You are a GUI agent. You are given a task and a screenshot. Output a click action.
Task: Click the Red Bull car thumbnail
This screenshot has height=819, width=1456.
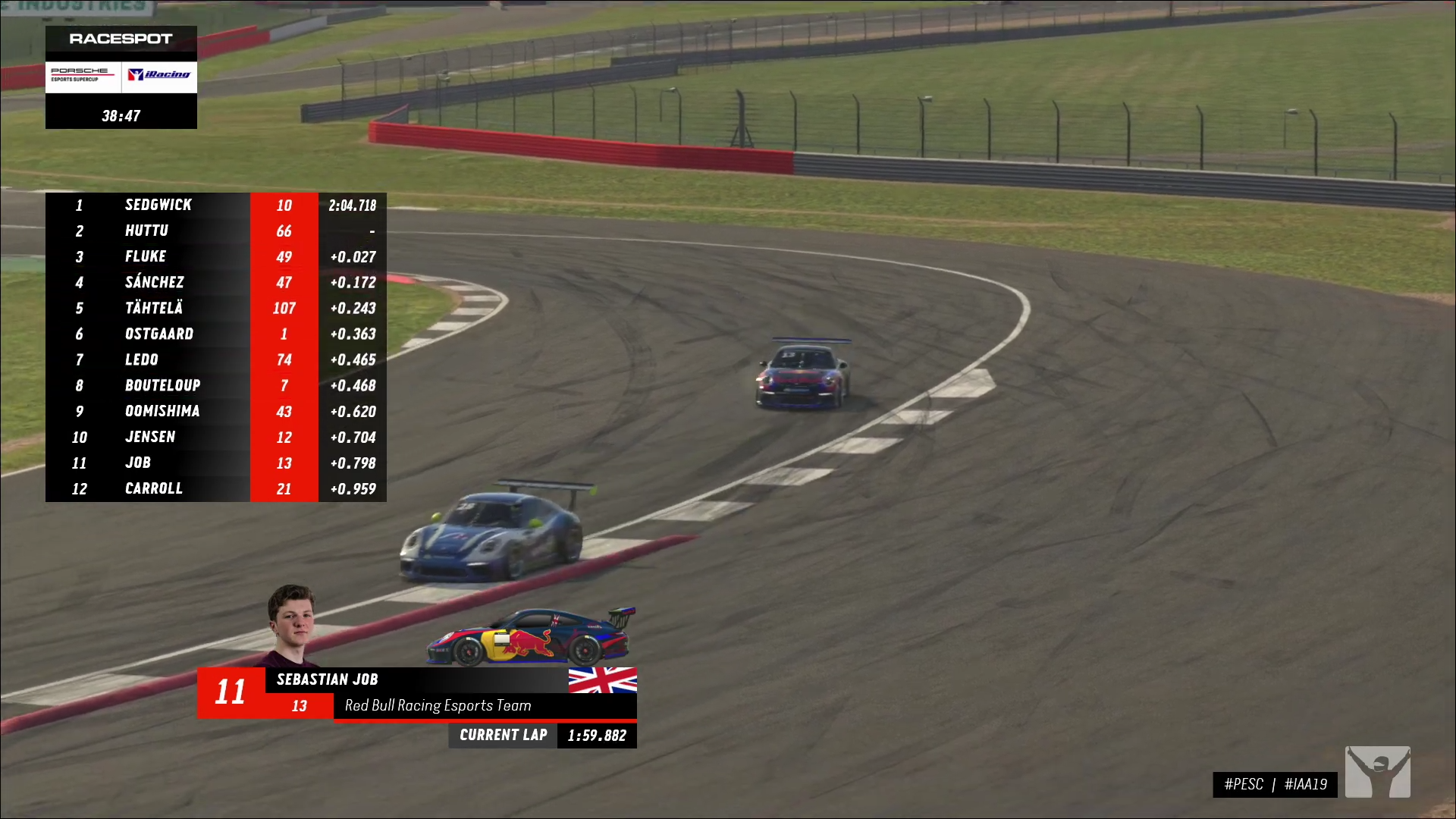click(531, 639)
